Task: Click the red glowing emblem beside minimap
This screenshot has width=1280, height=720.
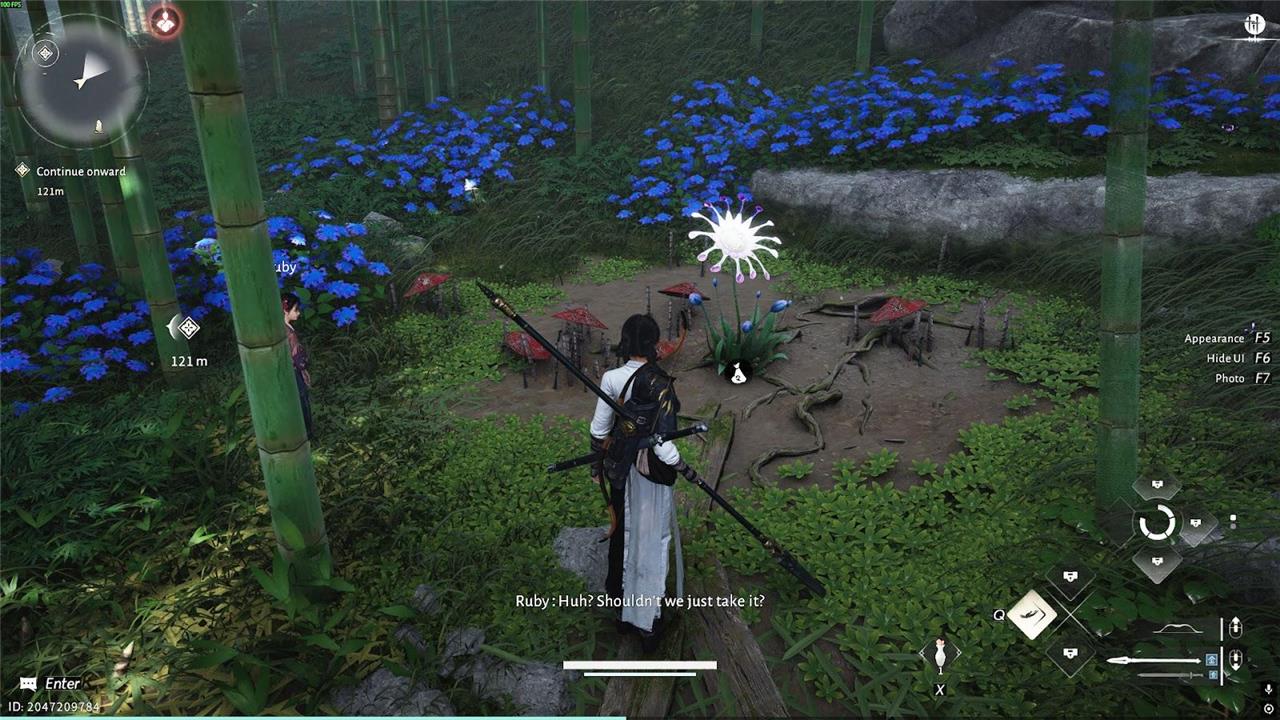Action: 165,21
